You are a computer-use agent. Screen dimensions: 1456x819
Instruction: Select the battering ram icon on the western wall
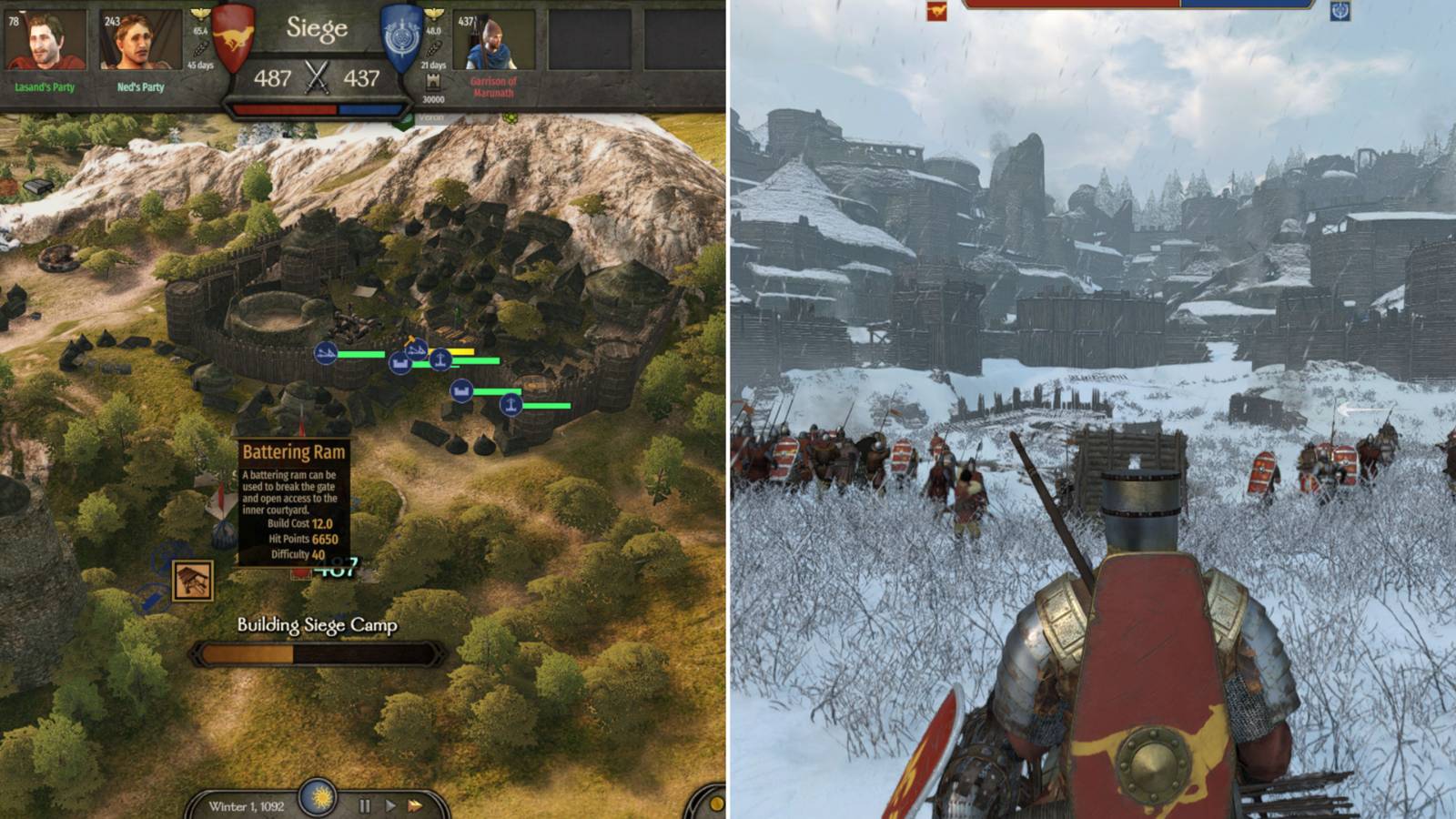tap(325, 351)
